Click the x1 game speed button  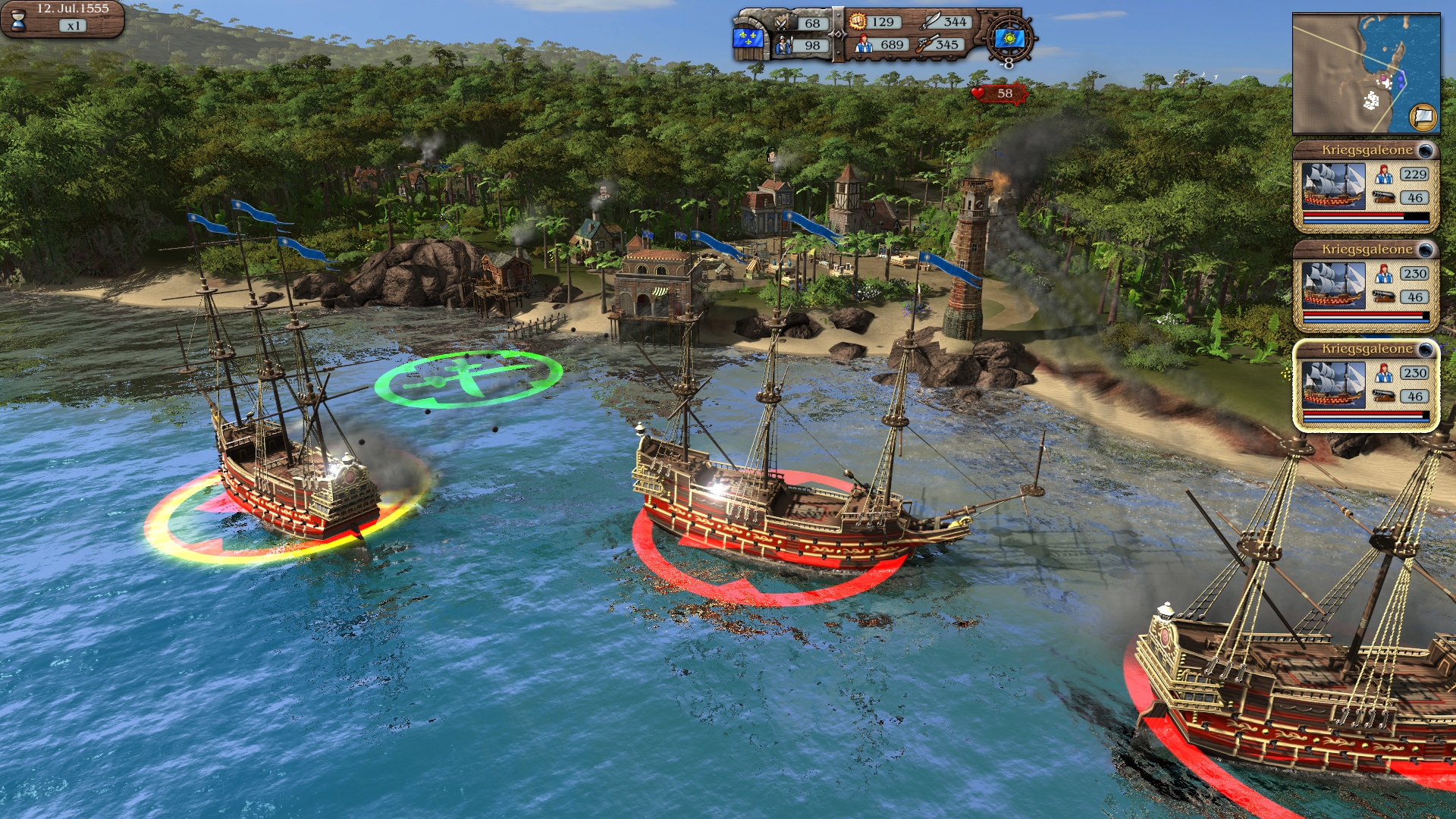coord(73,26)
